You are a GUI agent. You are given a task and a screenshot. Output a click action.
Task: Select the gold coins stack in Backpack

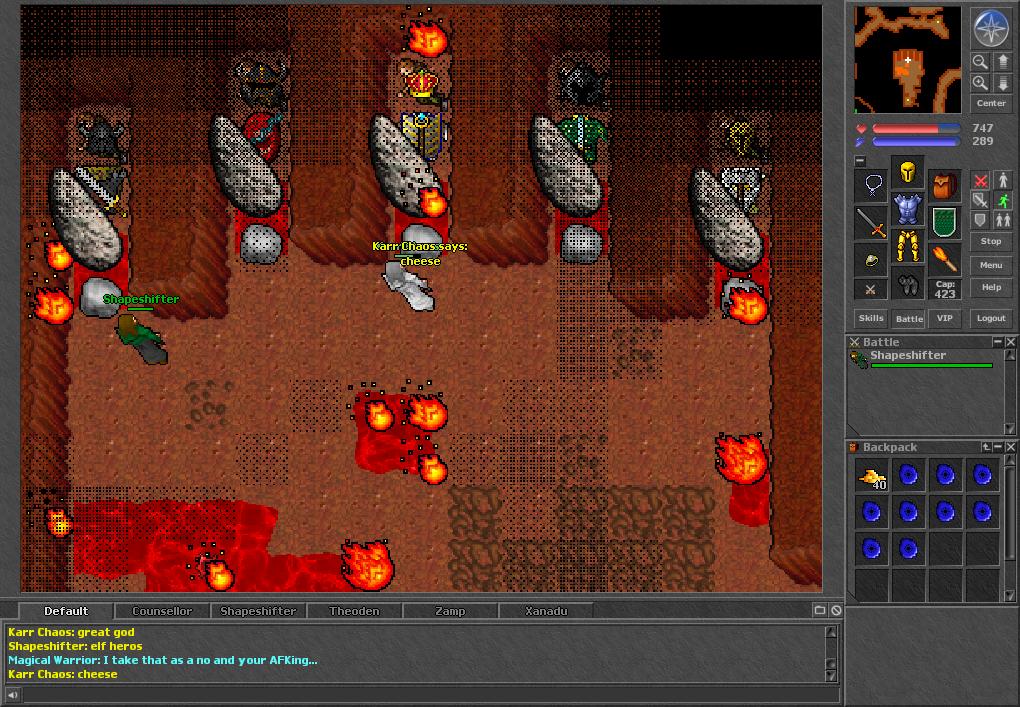[872, 477]
